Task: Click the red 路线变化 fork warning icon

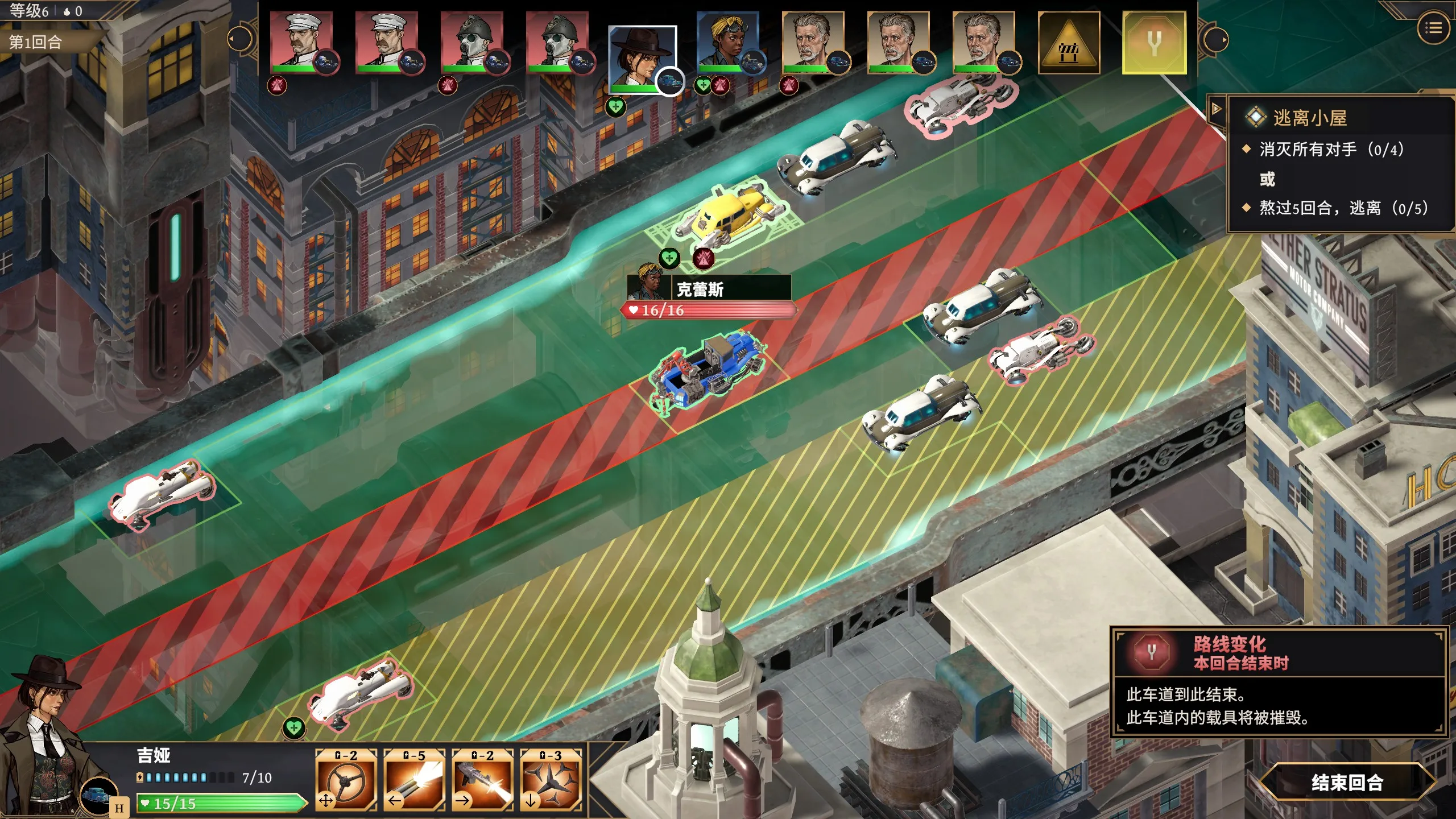Action: tap(1151, 652)
